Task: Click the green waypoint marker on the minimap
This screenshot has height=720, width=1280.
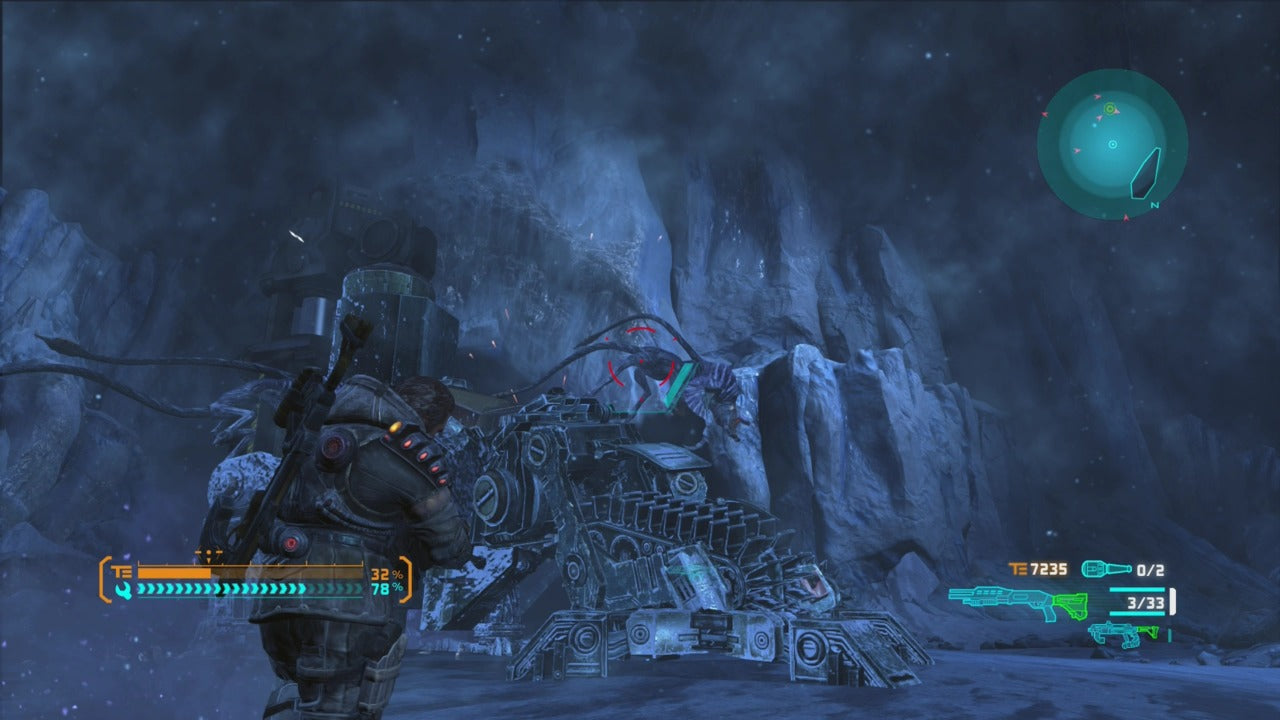Action: point(1110,109)
